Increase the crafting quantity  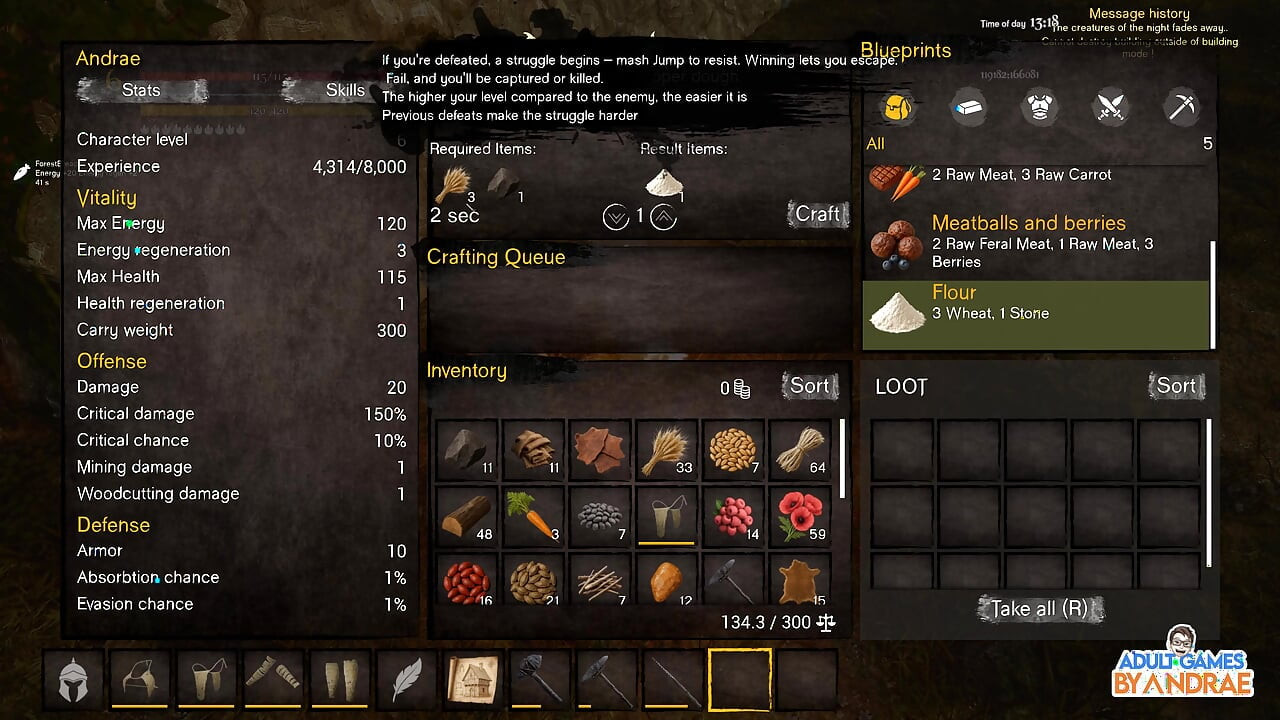coord(663,216)
